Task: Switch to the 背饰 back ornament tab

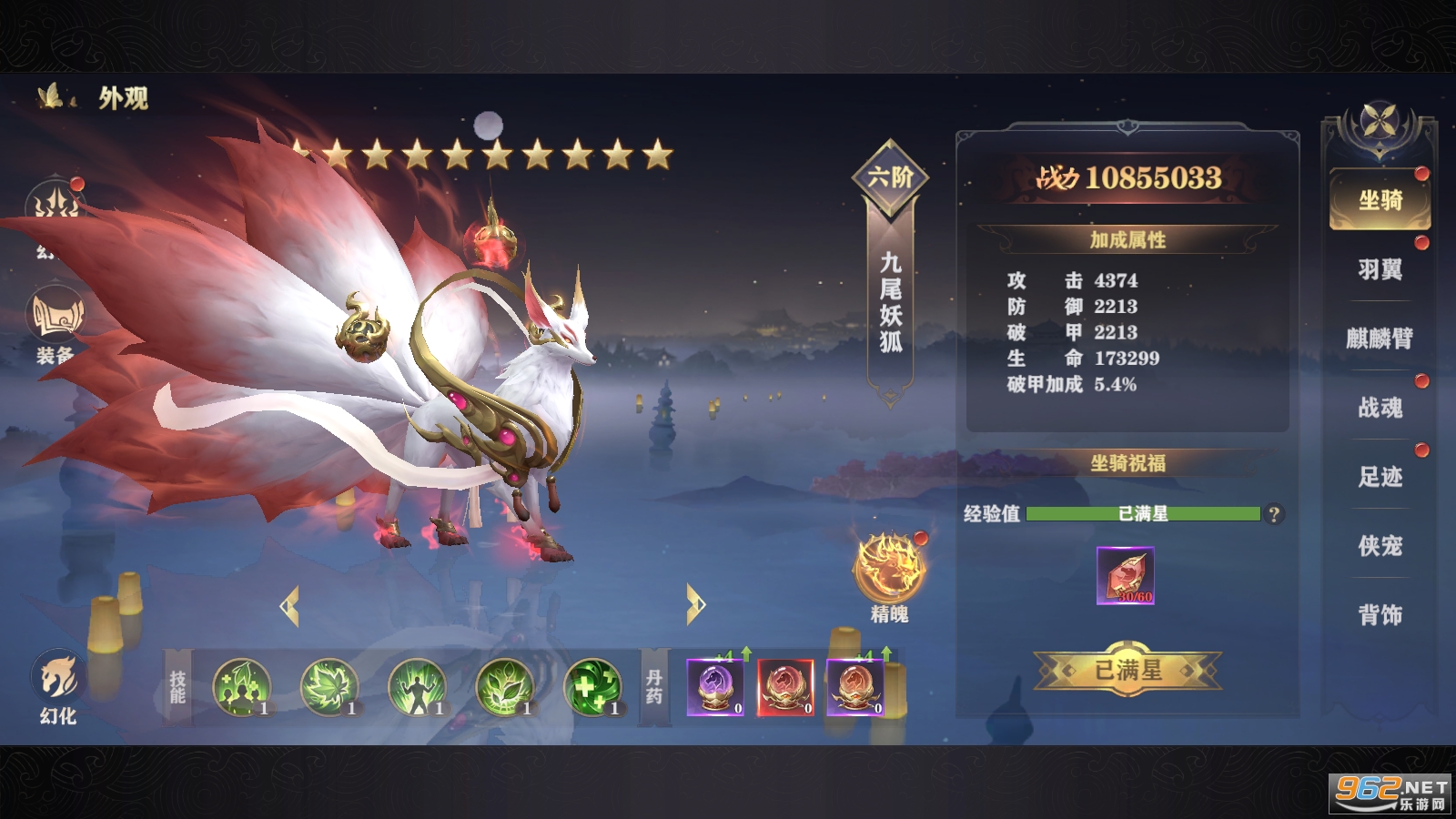Action: click(1380, 615)
